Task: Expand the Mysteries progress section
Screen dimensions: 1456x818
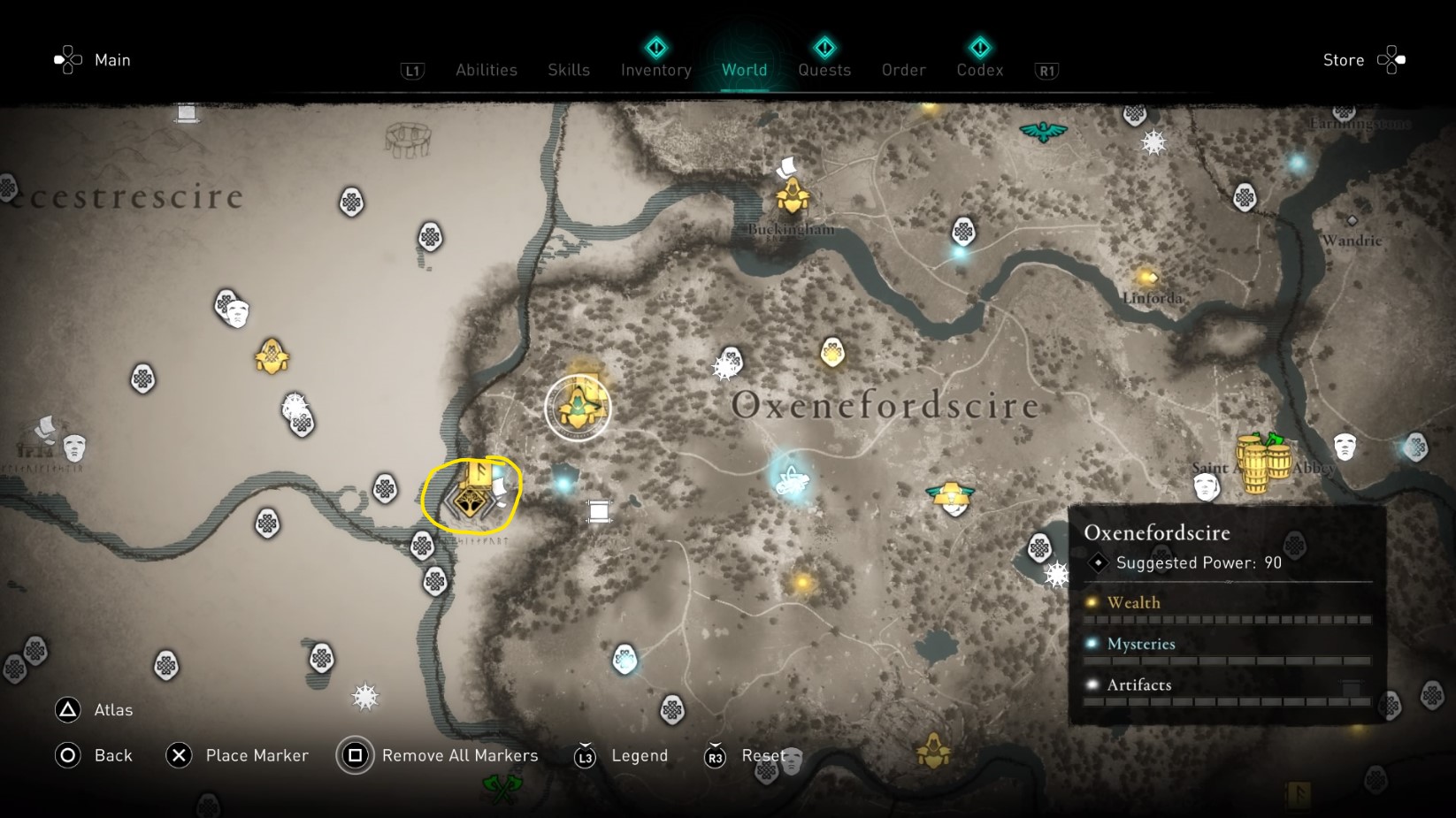Action: click(1140, 644)
